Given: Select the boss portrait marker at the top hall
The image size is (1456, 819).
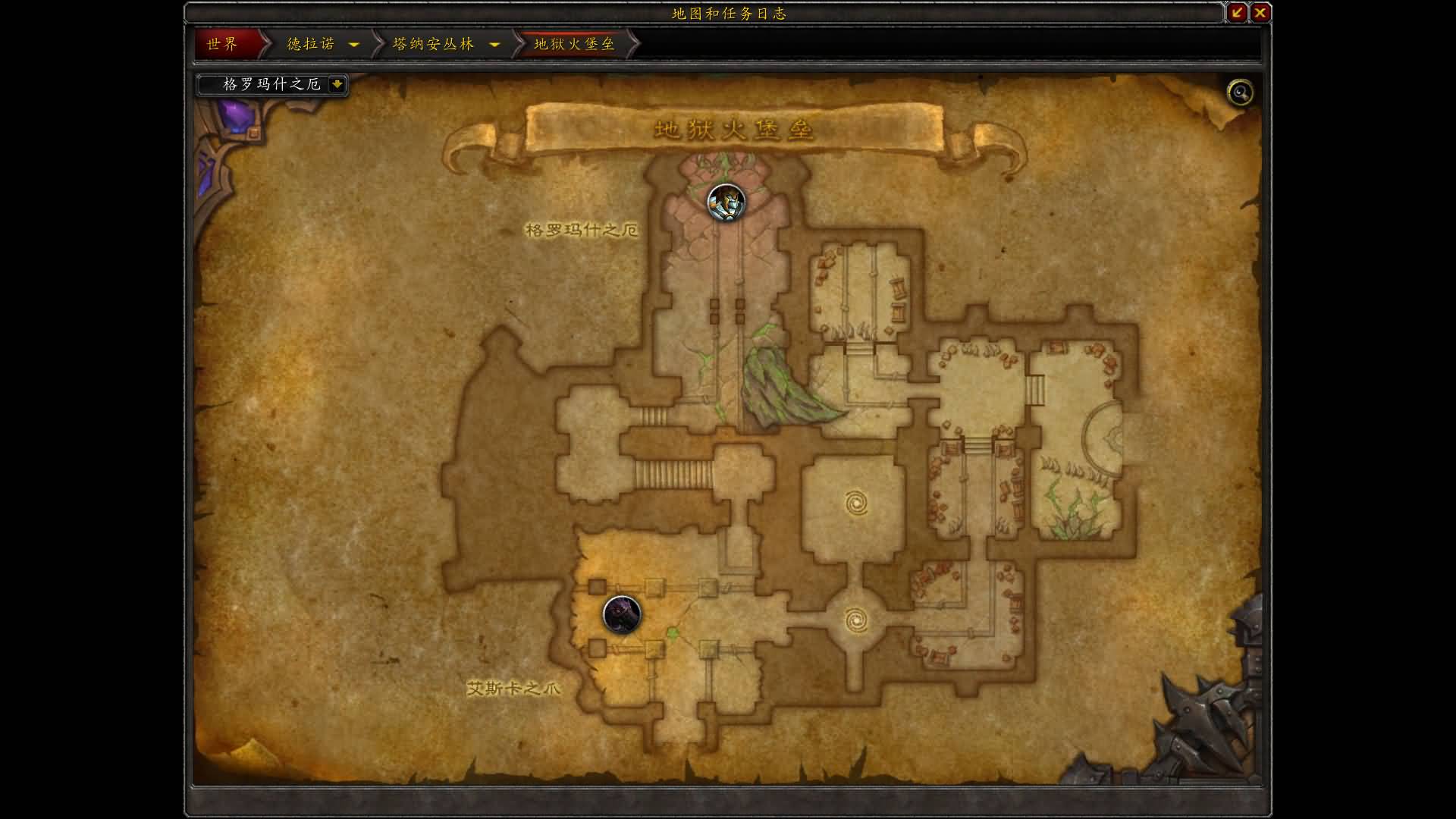Looking at the screenshot, I should click(x=726, y=202).
